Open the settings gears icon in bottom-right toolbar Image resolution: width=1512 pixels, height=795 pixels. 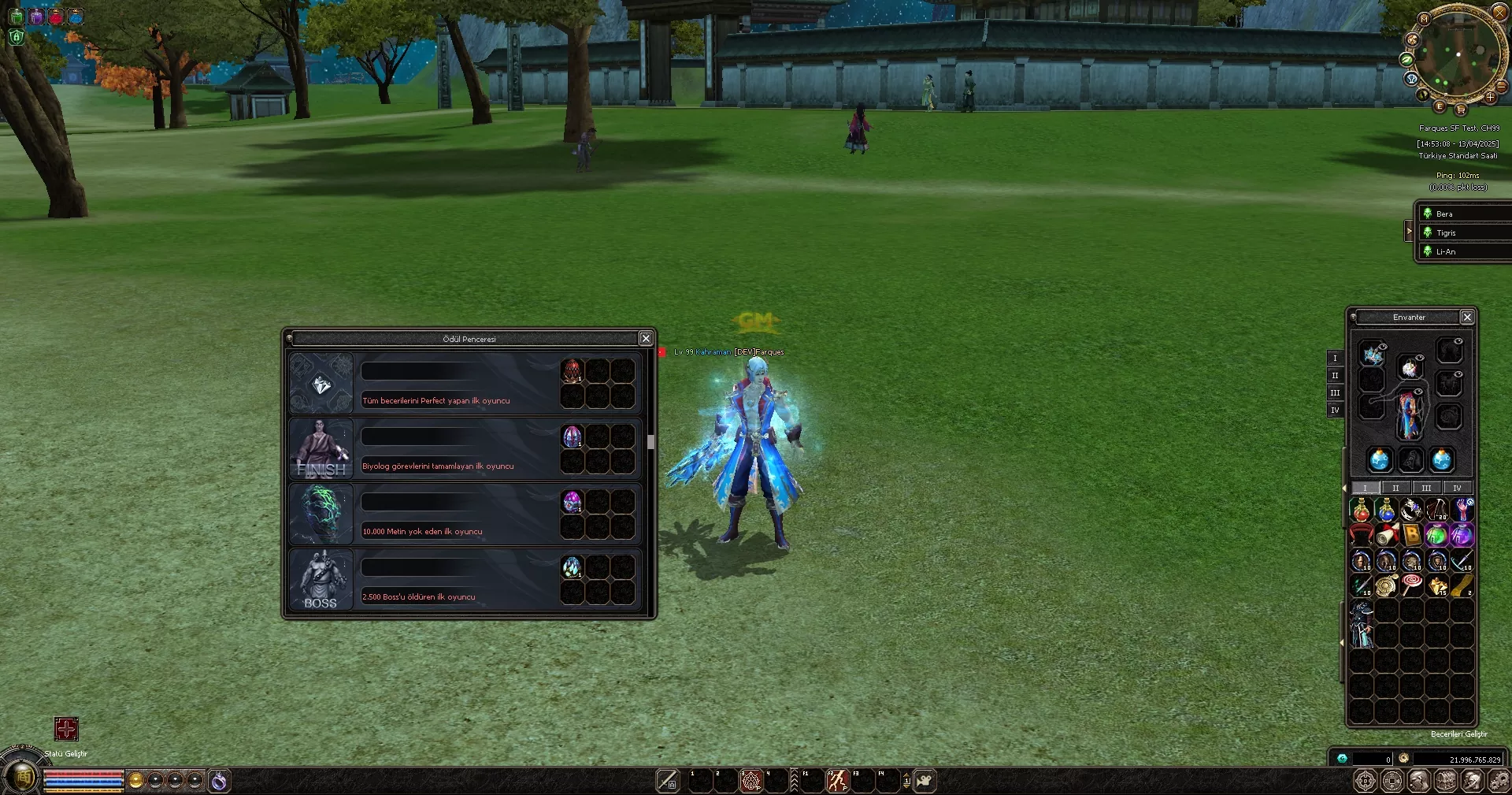point(1499,780)
